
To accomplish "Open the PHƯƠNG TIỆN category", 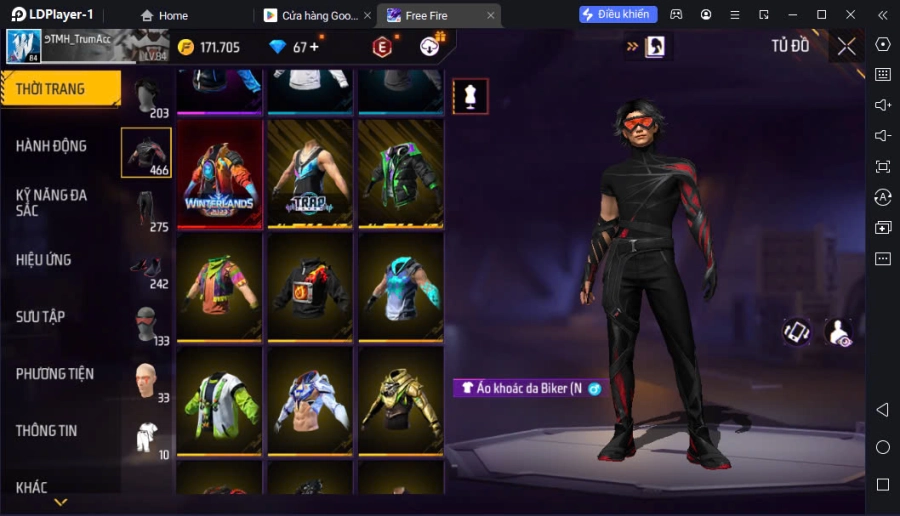I will pos(55,374).
